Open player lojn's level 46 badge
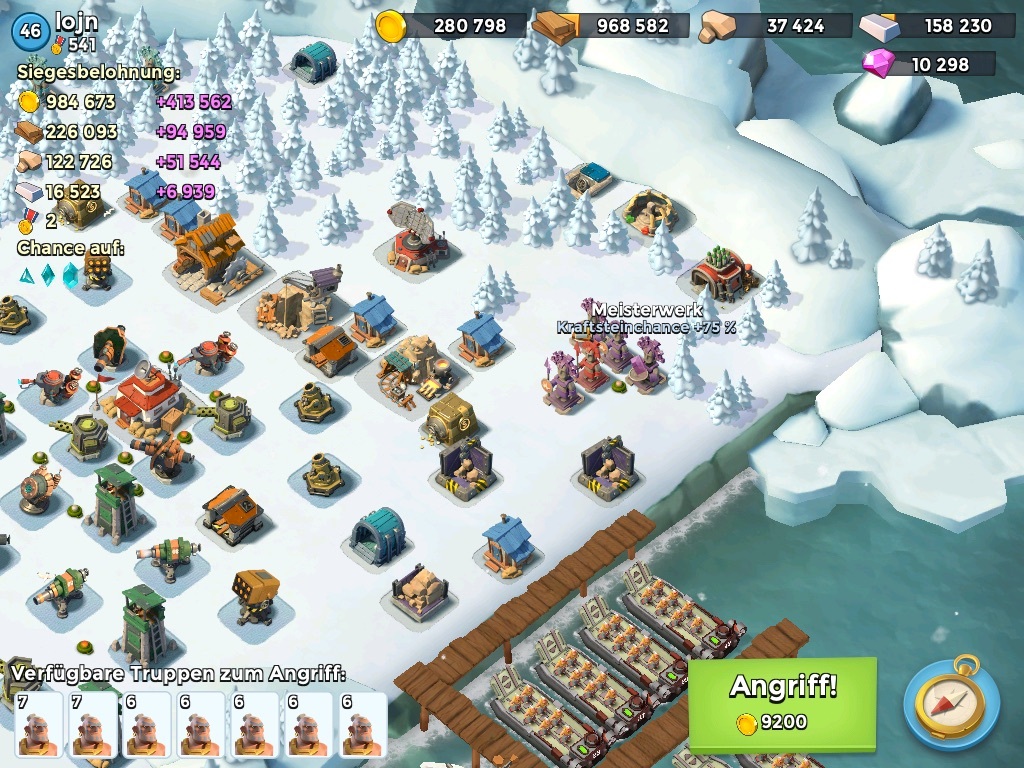Image resolution: width=1024 pixels, height=768 pixels. point(30,31)
